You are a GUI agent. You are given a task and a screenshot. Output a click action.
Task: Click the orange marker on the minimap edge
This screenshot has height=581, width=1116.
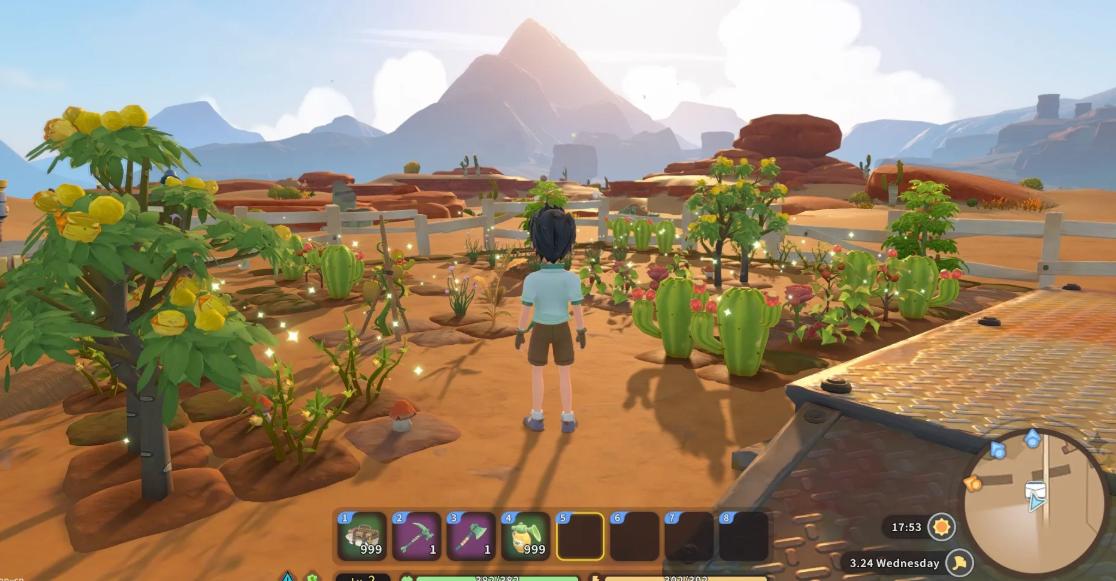(x=972, y=484)
